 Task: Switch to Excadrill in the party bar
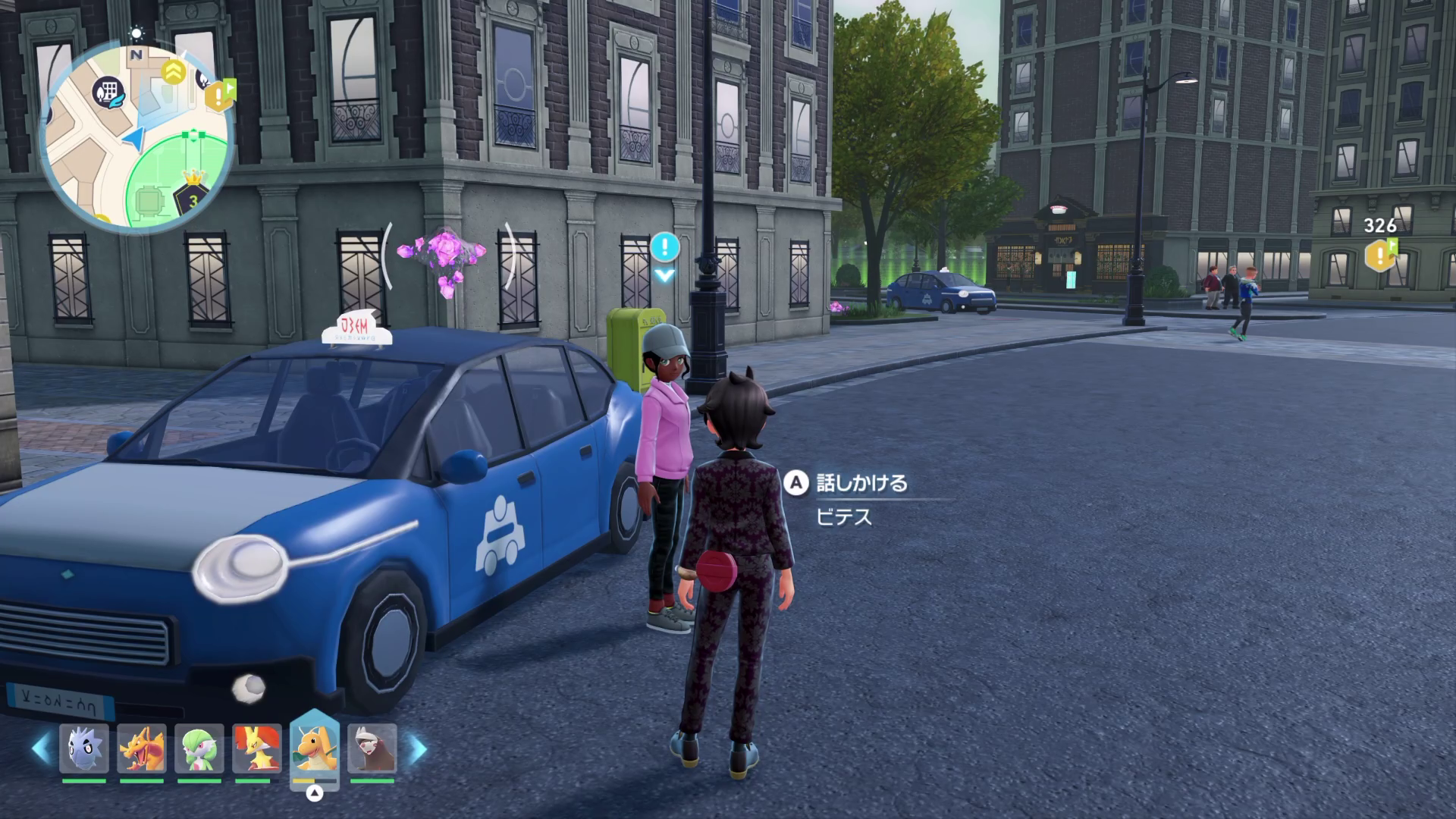point(372,748)
